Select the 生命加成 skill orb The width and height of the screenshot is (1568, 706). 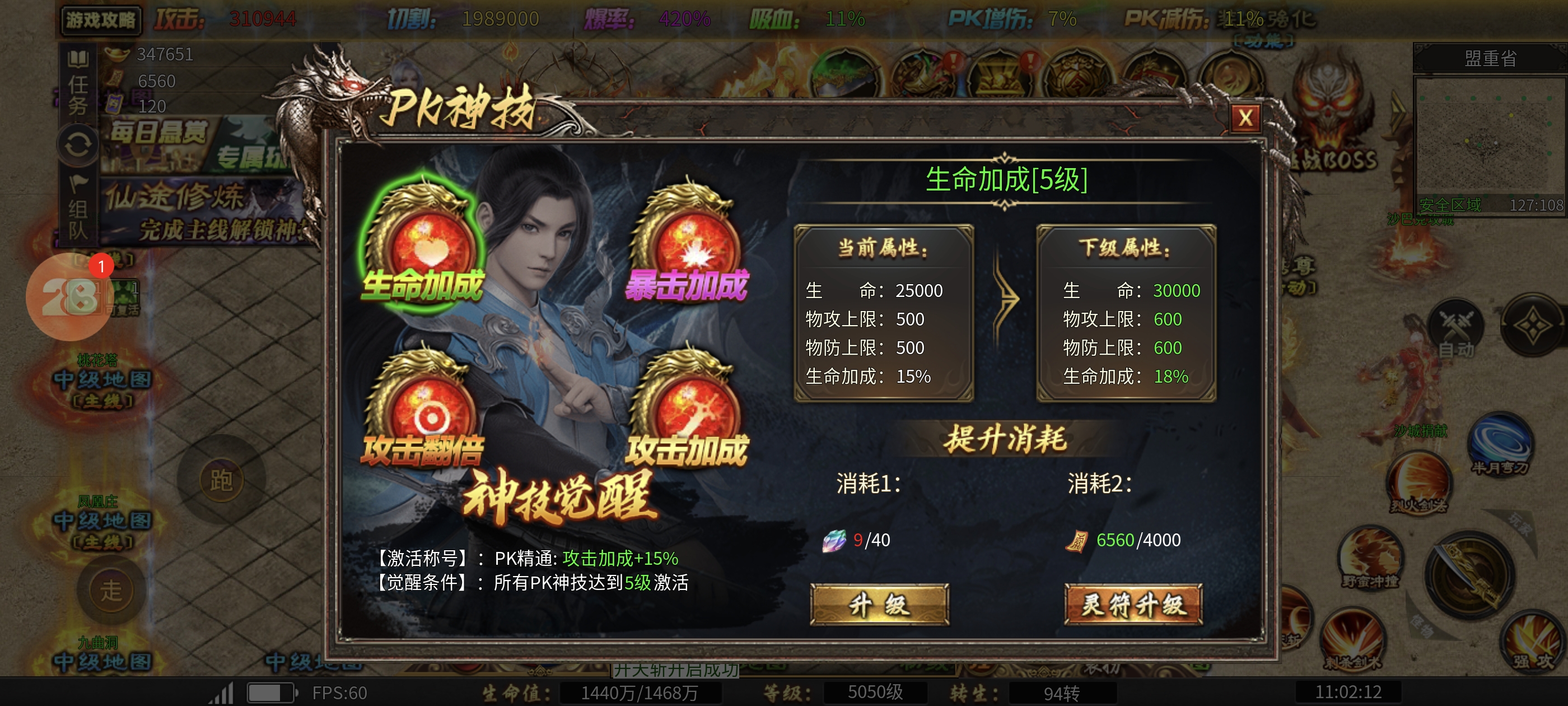(x=424, y=247)
